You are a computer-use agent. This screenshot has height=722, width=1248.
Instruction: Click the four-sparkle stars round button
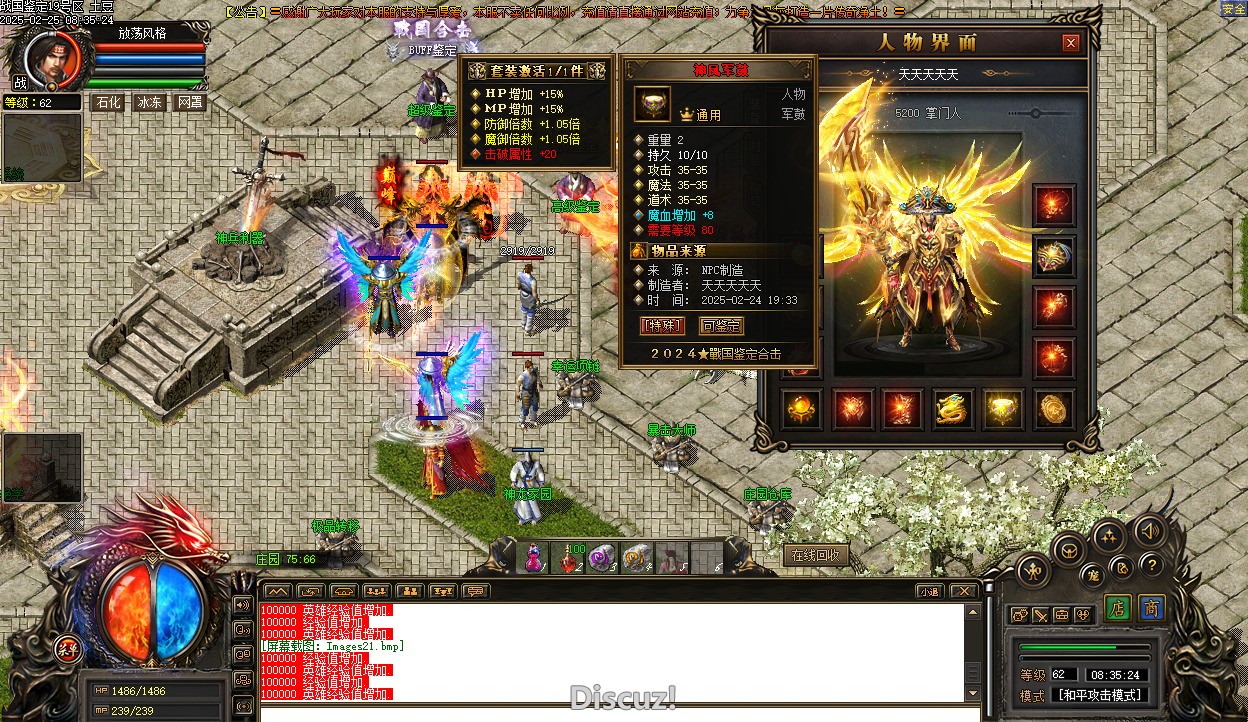coord(1108,538)
